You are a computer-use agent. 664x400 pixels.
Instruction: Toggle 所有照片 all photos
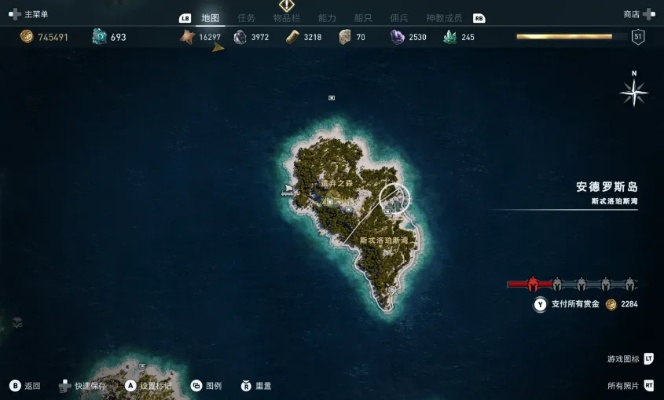point(628,385)
